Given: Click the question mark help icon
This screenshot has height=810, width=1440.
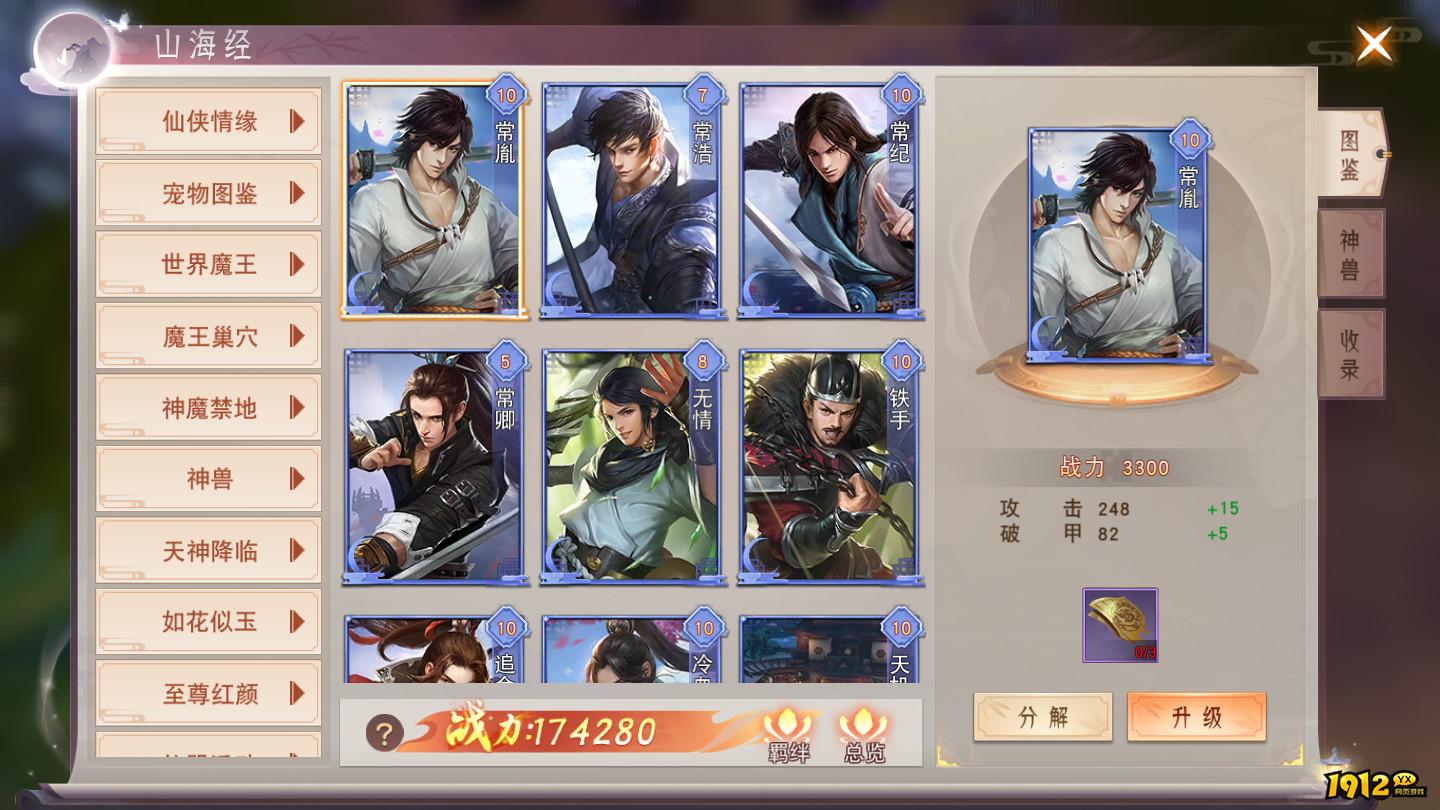Looking at the screenshot, I should (x=384, y=733).
